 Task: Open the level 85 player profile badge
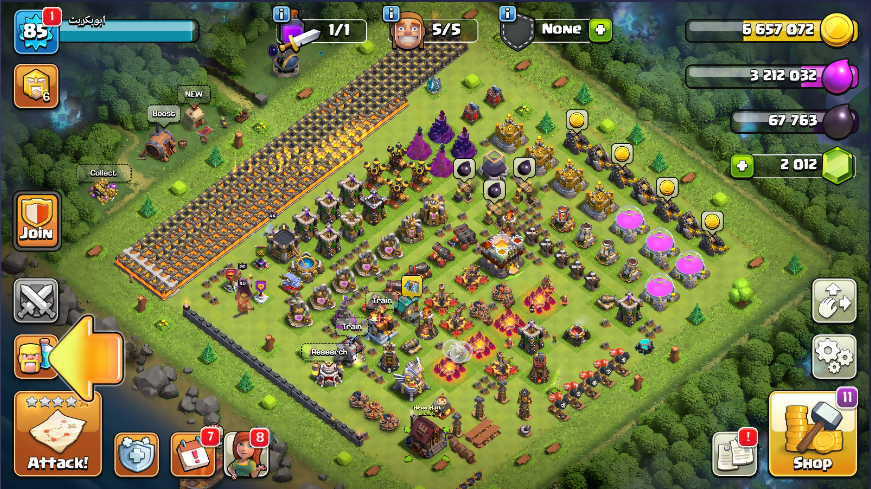[x=33, y=31]
